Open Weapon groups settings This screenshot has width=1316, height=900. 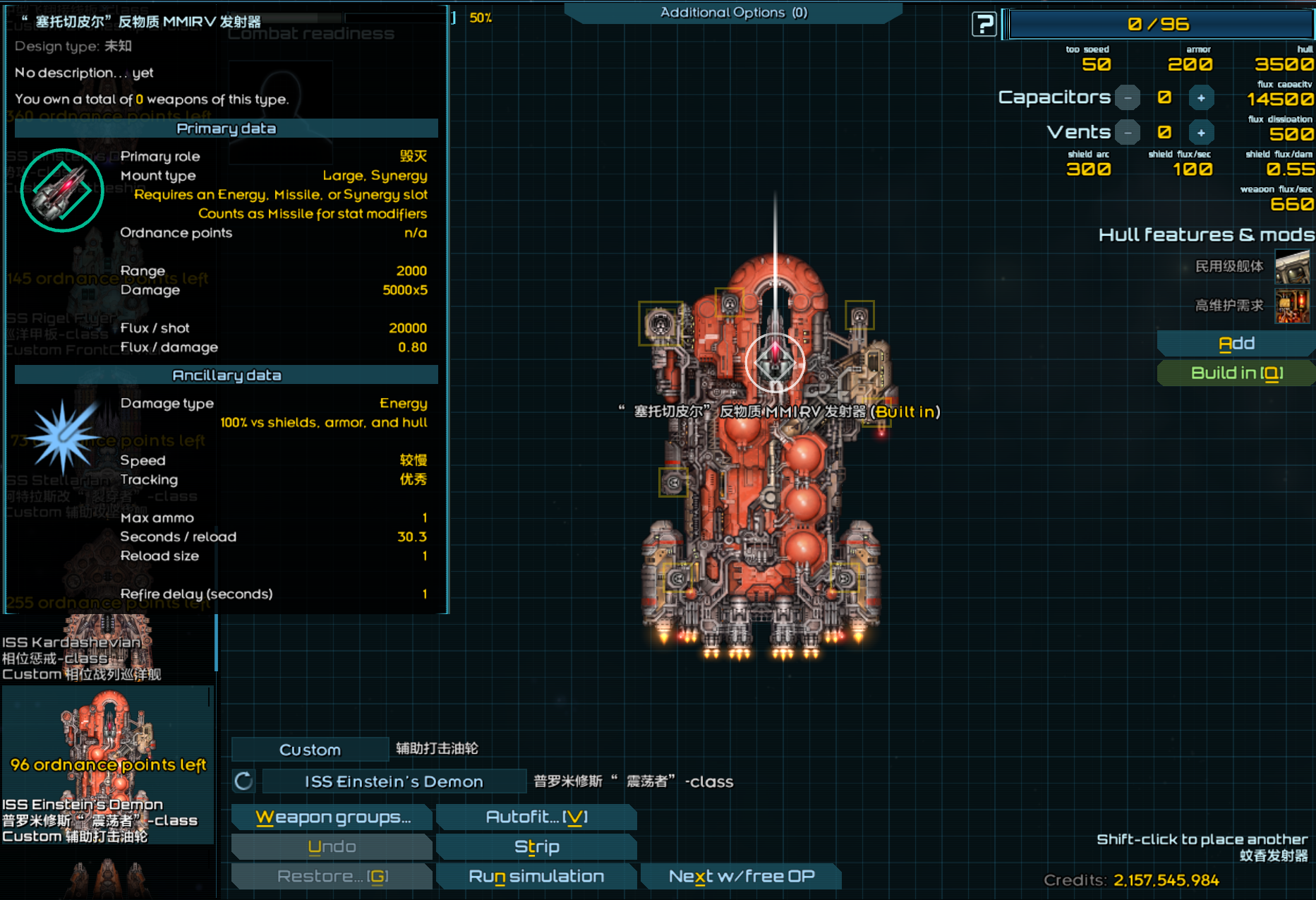tap(332, 817)
